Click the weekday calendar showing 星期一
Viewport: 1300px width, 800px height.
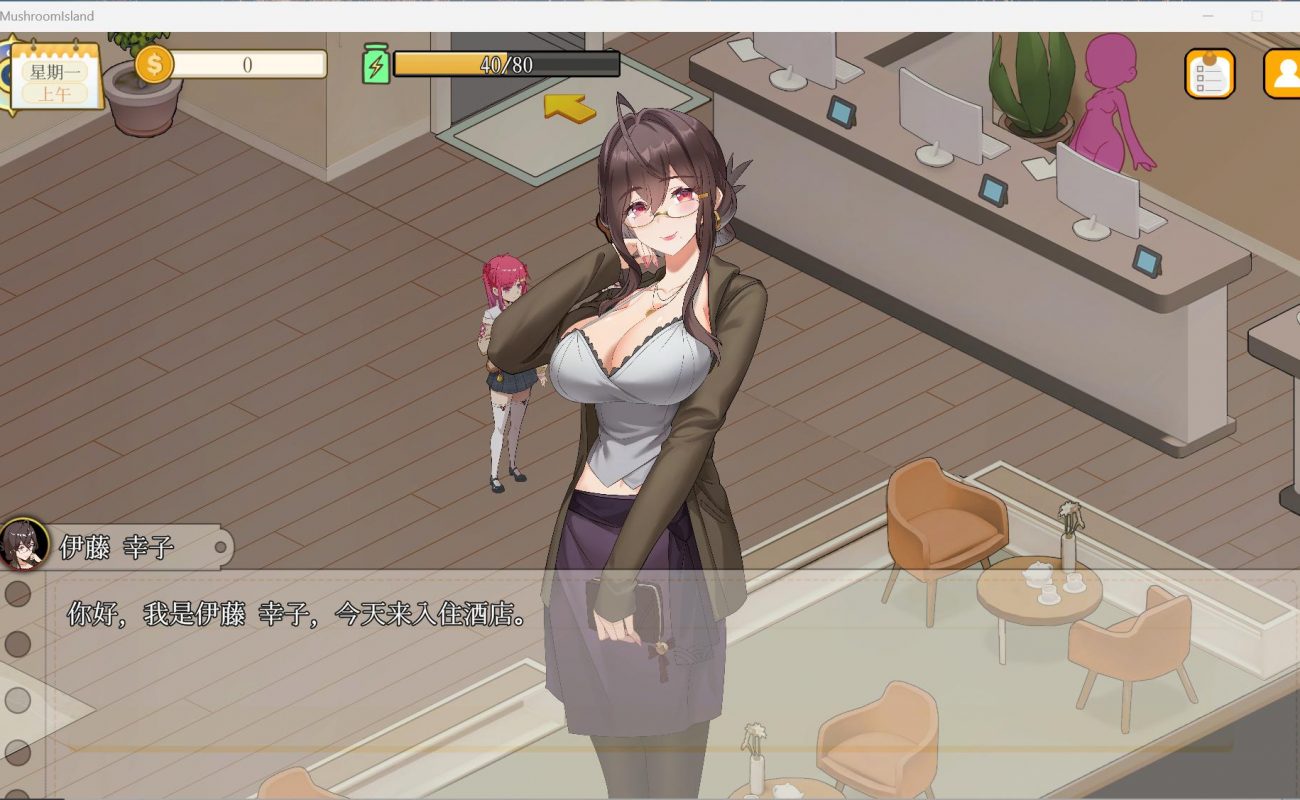click(56, 73)
